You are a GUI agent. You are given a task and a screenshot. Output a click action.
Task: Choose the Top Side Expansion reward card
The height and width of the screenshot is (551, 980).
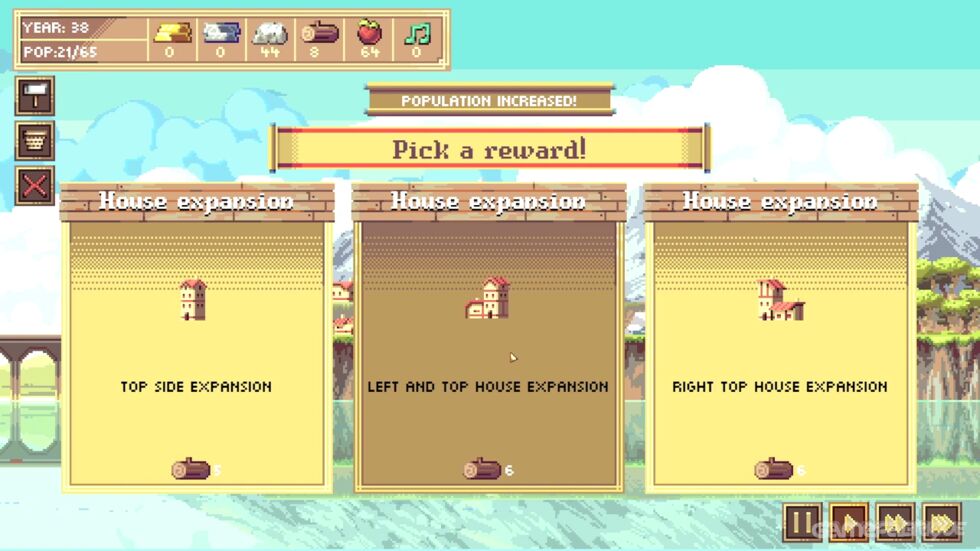tap(196, 340)
